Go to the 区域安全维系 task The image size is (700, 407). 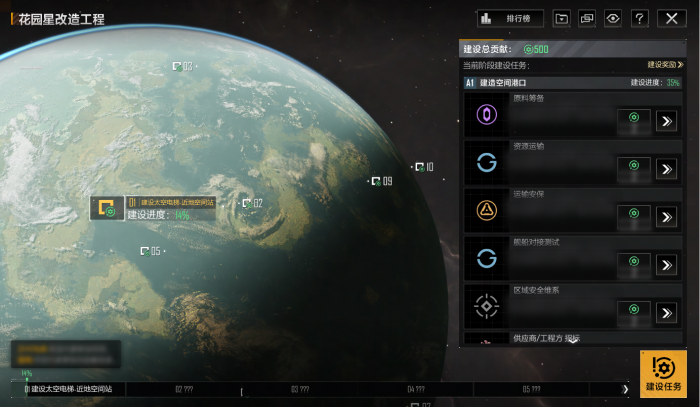667,313
